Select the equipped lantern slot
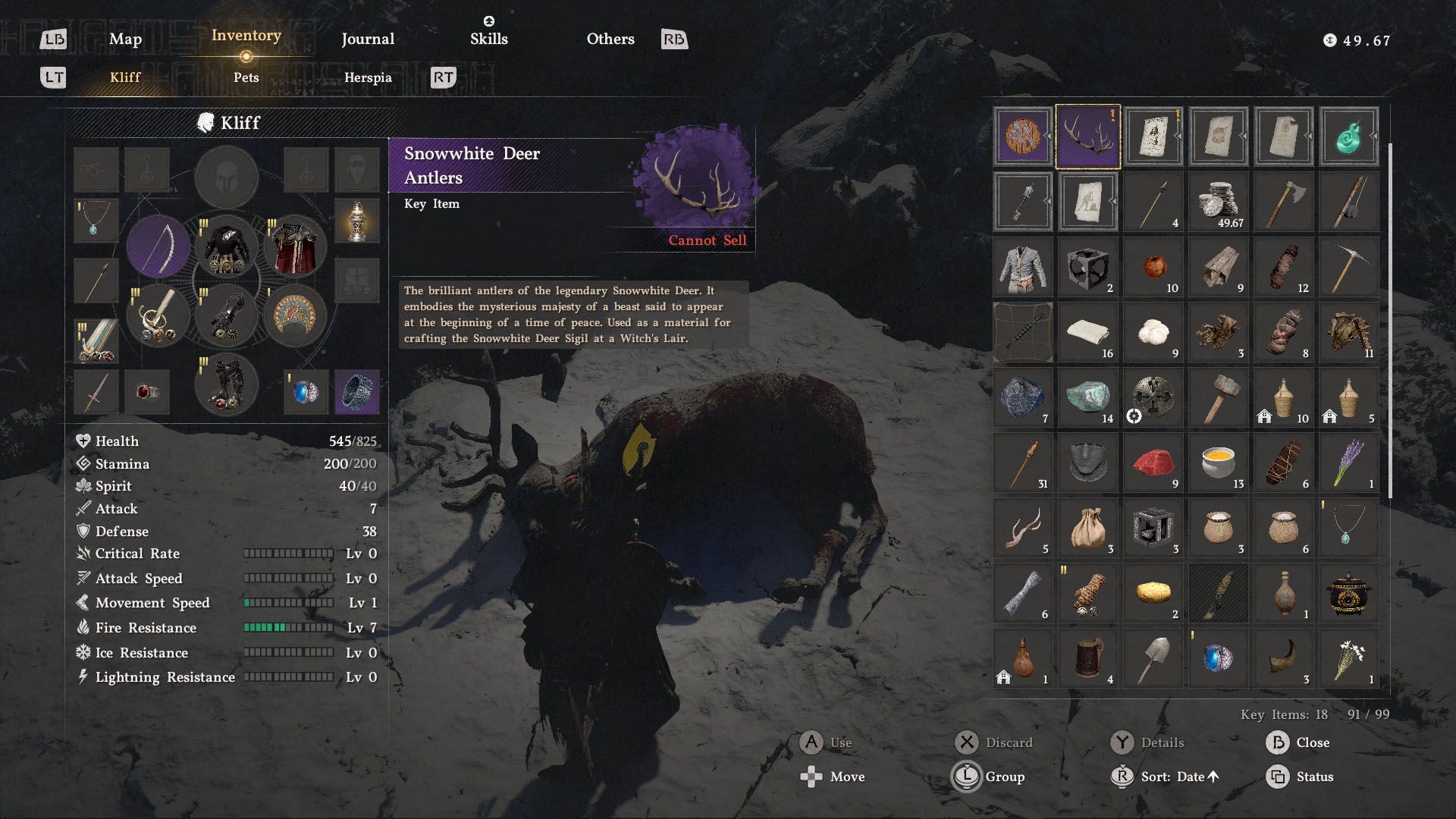This screenshot has width=1456, height=819. pos(357,221)
